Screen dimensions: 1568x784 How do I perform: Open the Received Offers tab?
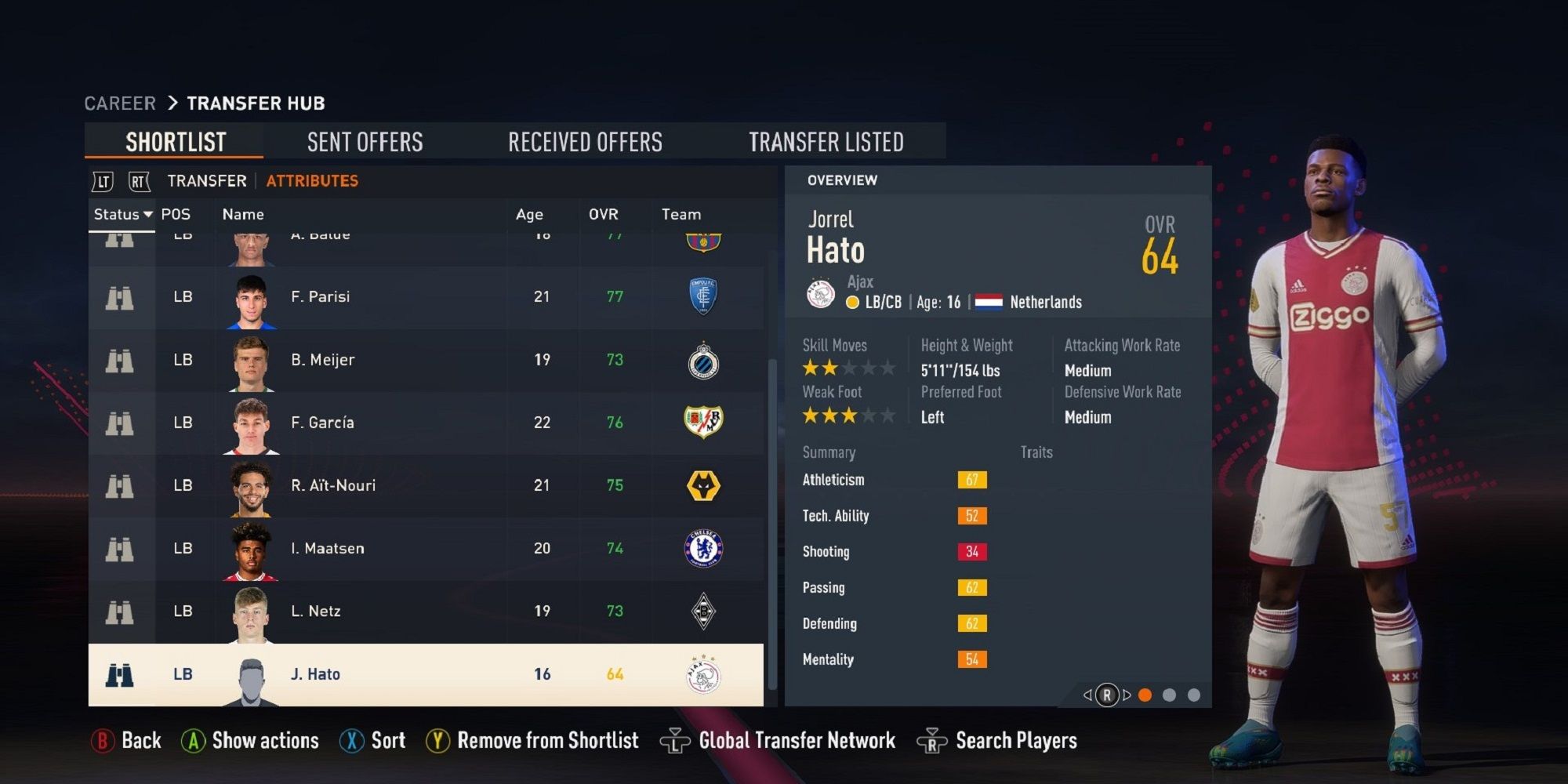point(585,141)
